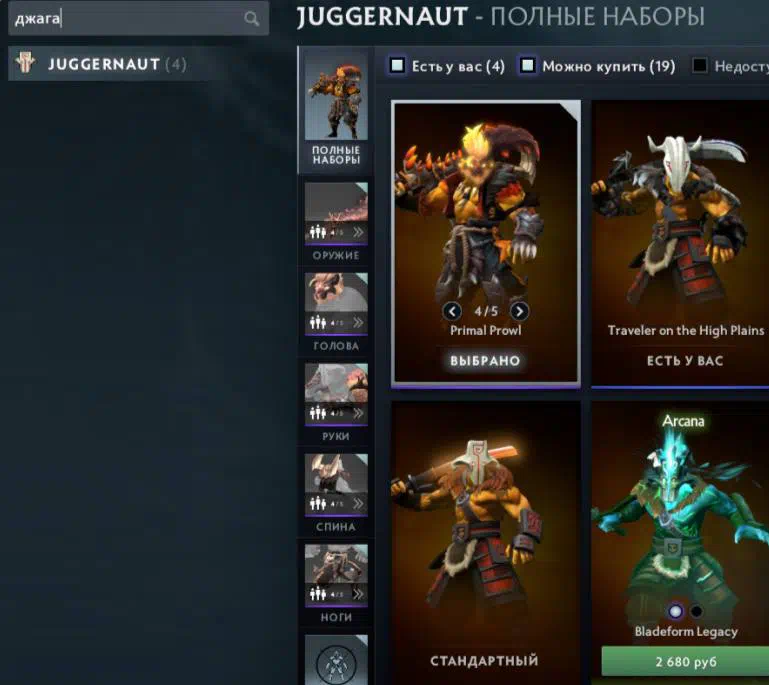Show previous Primal Prowl style with left arrow
The width and height of the screenshot is (769, 685).
point(452,311)
